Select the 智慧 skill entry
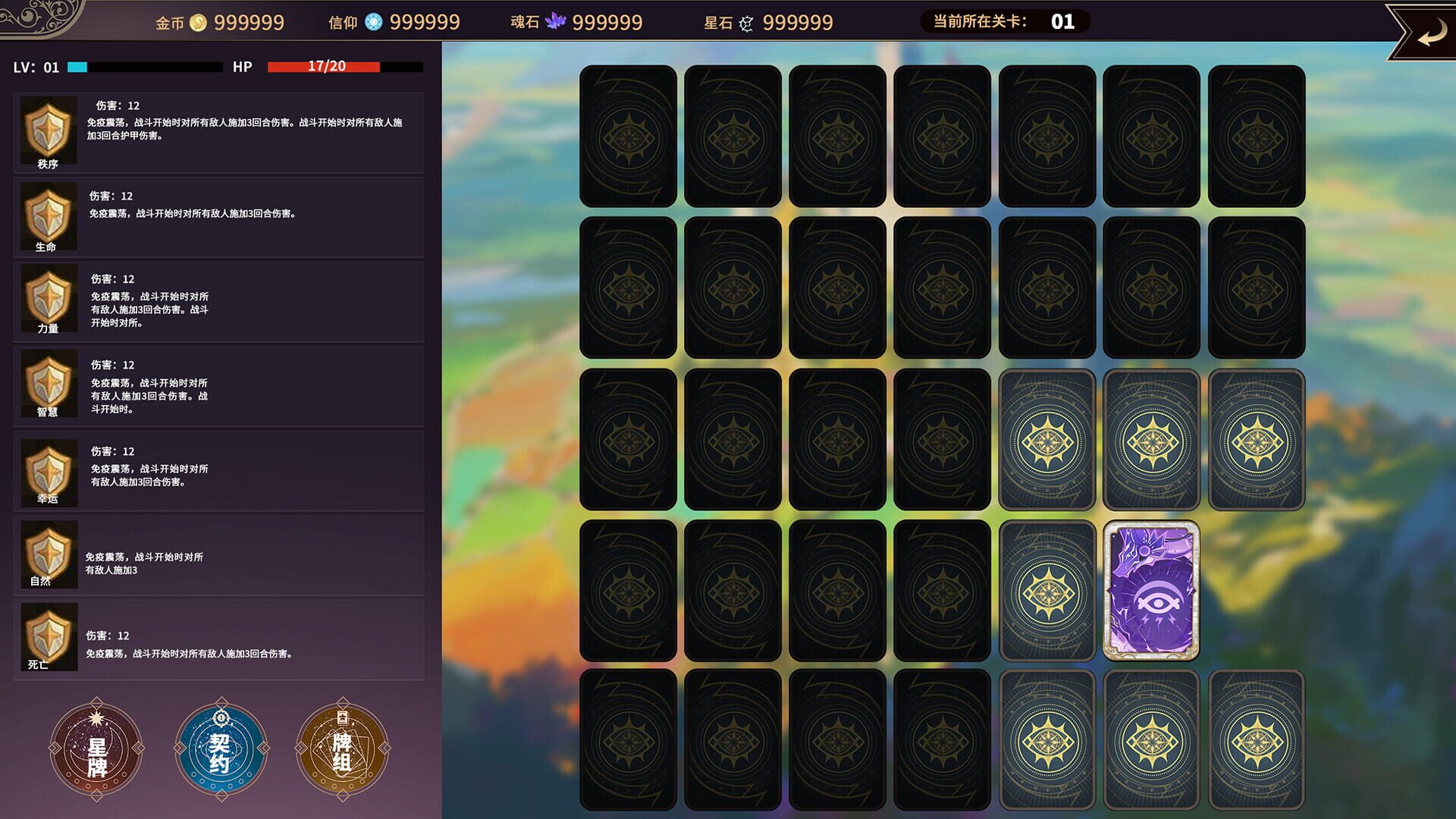 click(49, 385)
